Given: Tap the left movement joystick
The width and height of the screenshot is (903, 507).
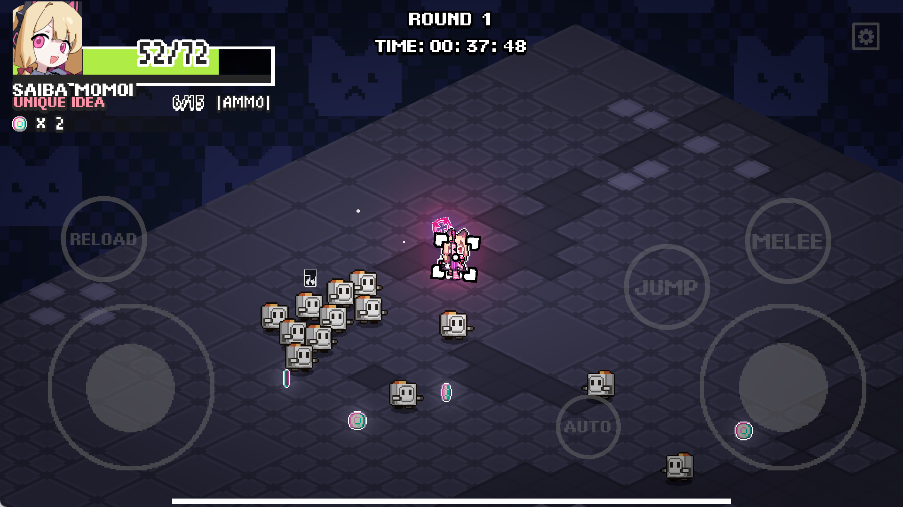Looking at the screenshot, I should point(130,387).
